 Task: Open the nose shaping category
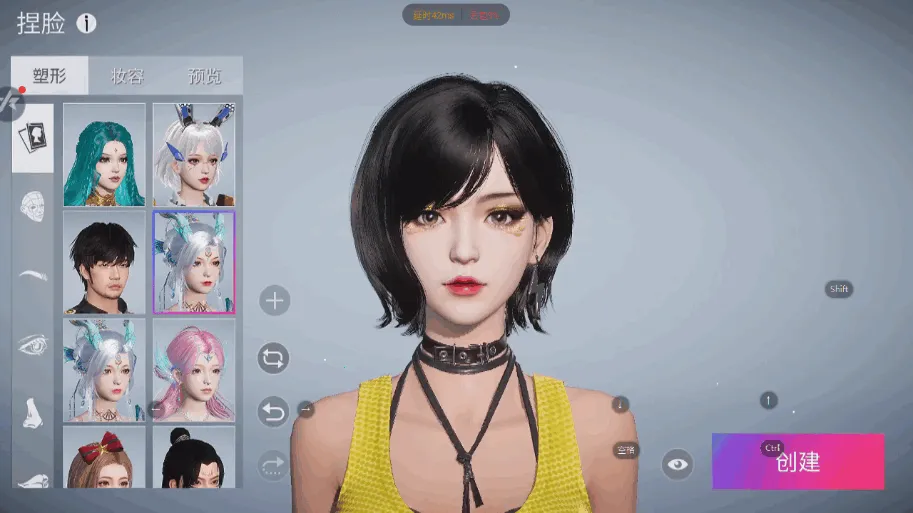click(x=33, y=411)
